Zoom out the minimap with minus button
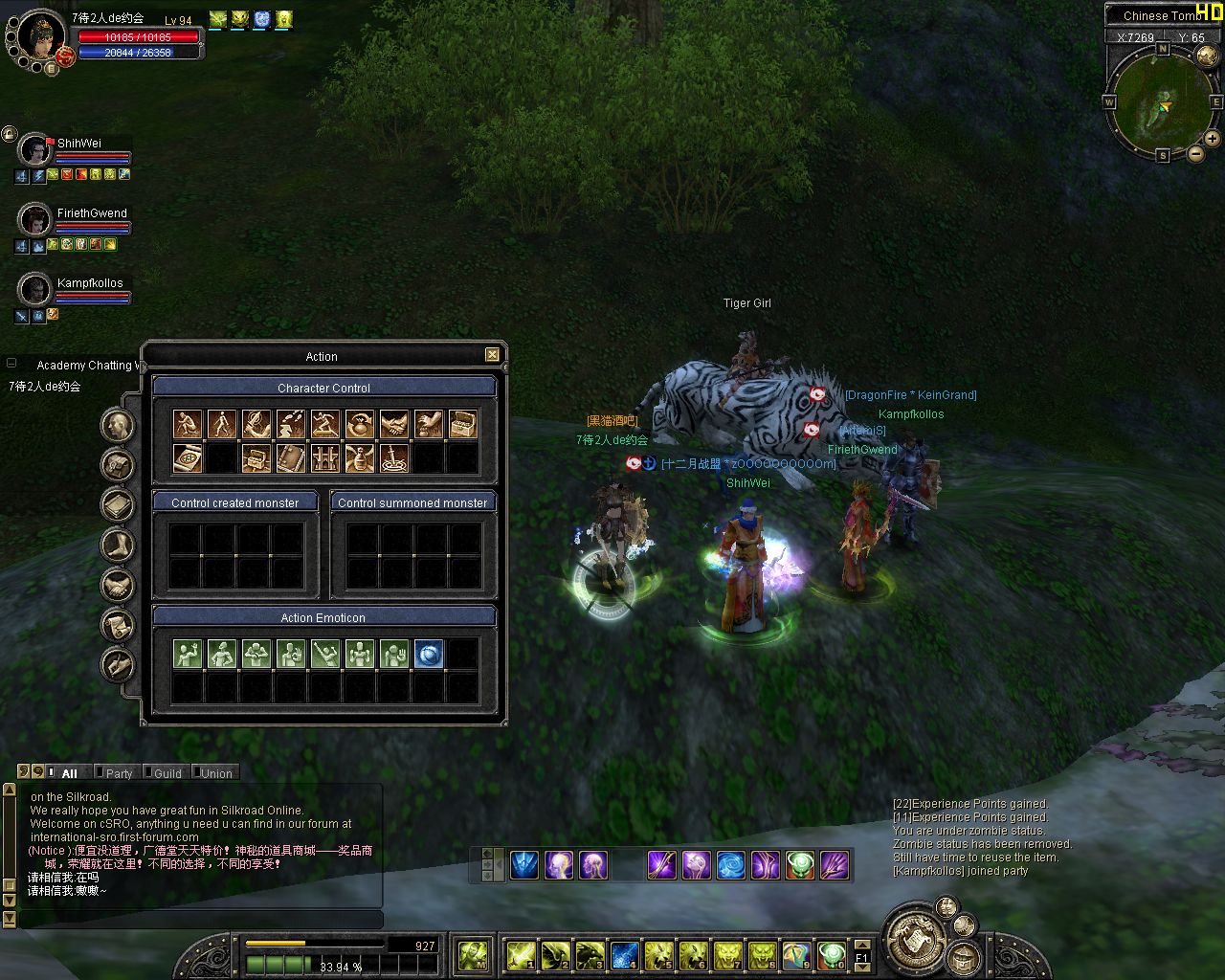This screenshot has height=980, width=1225. (1195, 153)
